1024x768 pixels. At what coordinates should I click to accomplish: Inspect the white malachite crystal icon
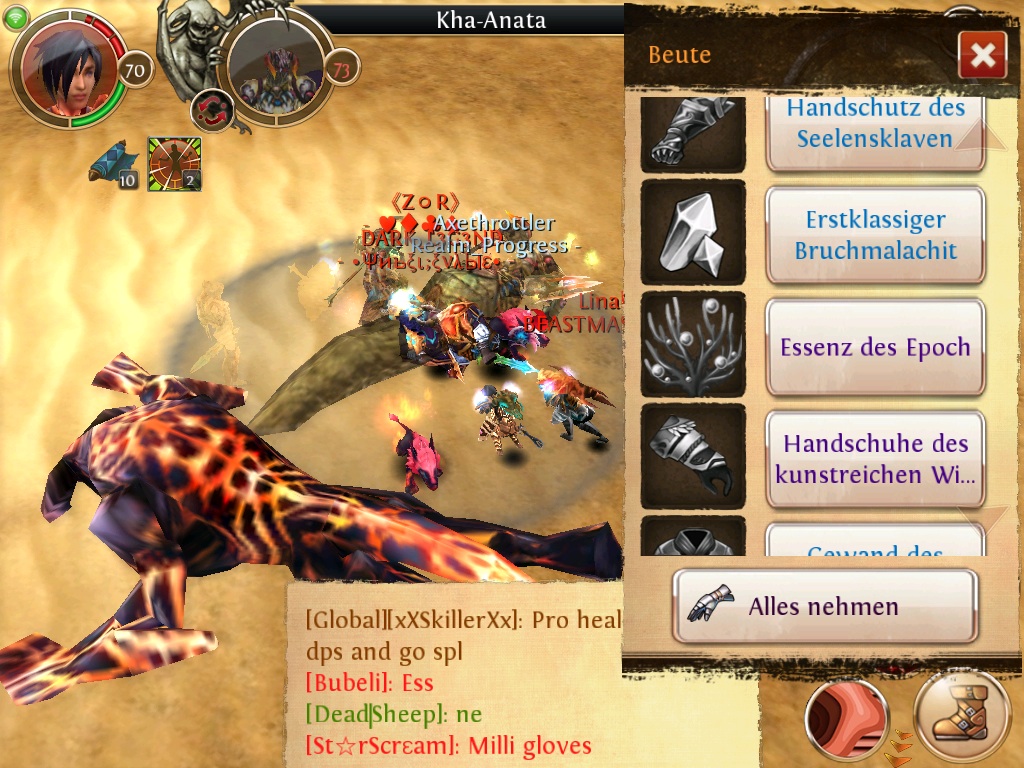click(692, 235)
